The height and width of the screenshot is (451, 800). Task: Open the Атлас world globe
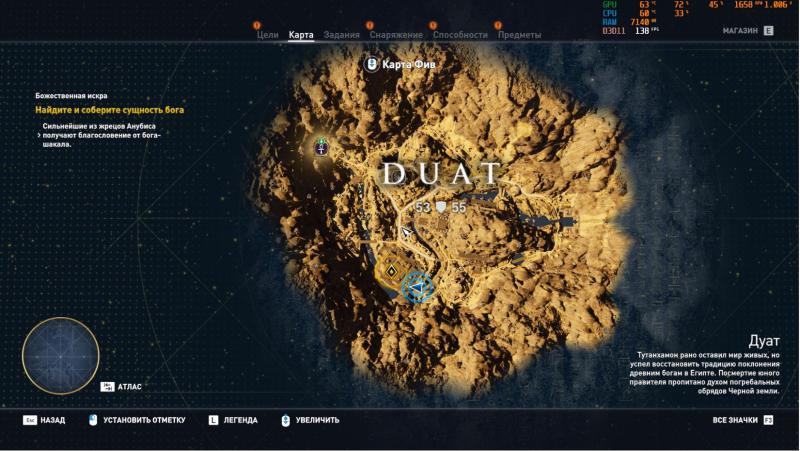(60, 355)
